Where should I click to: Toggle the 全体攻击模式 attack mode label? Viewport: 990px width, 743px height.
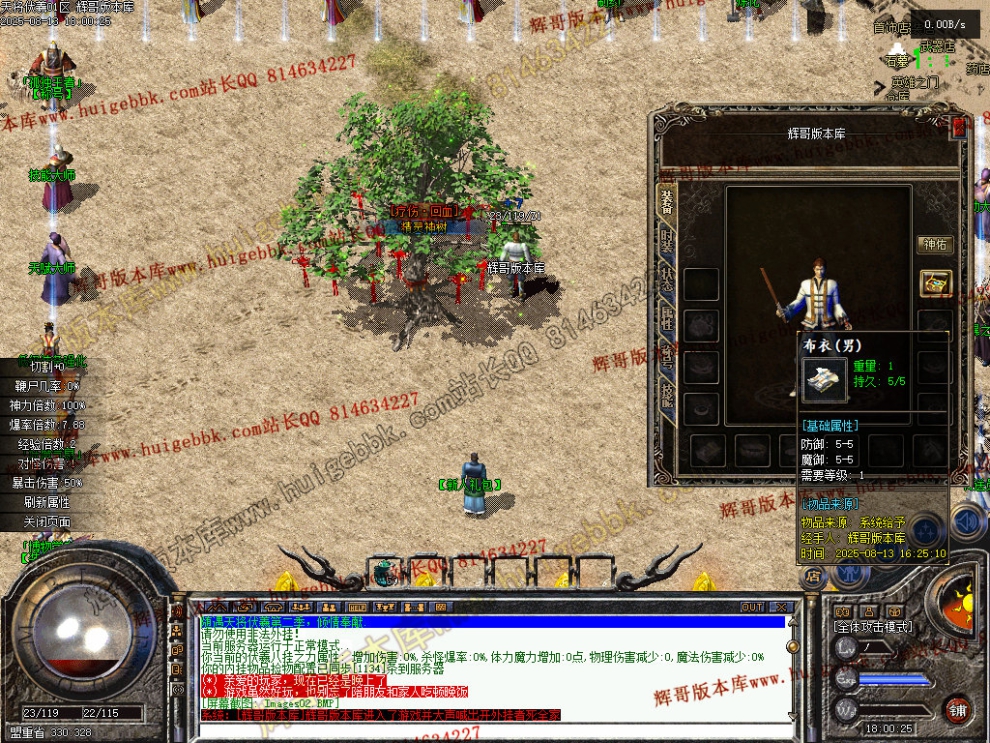tap(873, 626)
